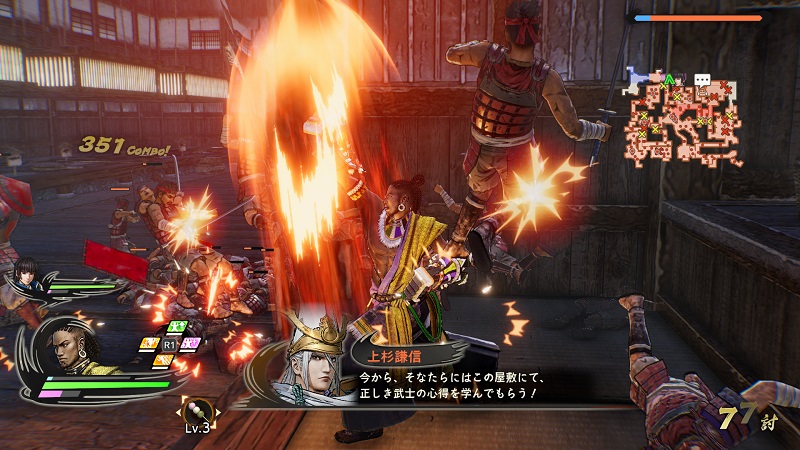Trigger the orange skill icon left of R1

pyautogui.click(x=149, y=343)
